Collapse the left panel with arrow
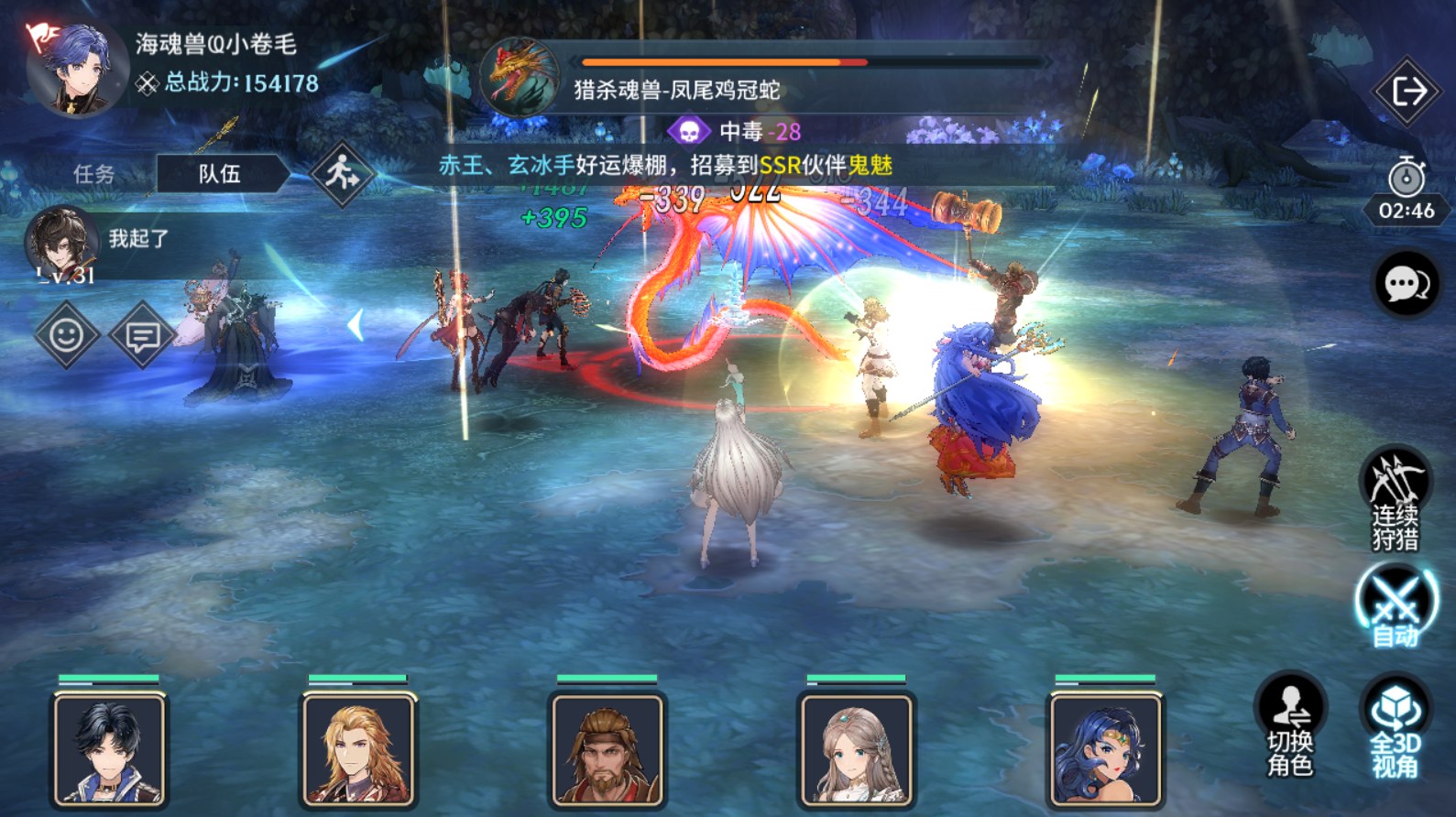Screen dimensions: 1456x817 pos(356,325)
